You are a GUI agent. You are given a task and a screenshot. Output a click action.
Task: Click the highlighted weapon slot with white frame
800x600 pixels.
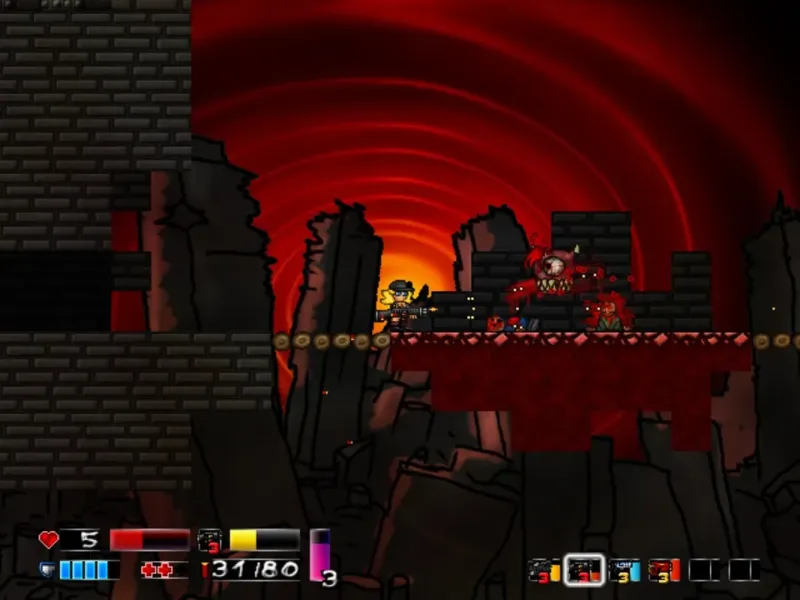(x=584, y=570)
